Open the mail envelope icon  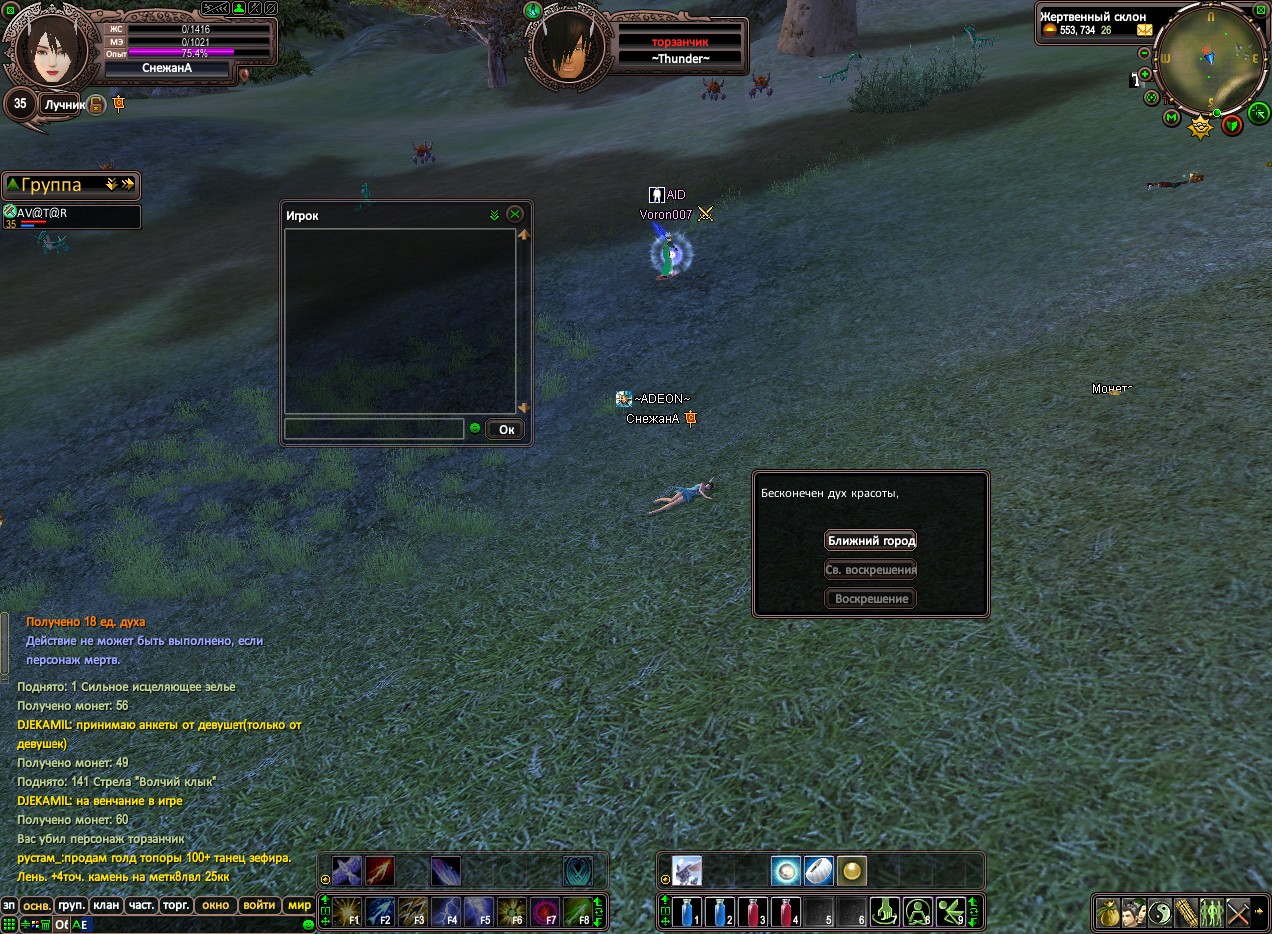(1144, 30)
